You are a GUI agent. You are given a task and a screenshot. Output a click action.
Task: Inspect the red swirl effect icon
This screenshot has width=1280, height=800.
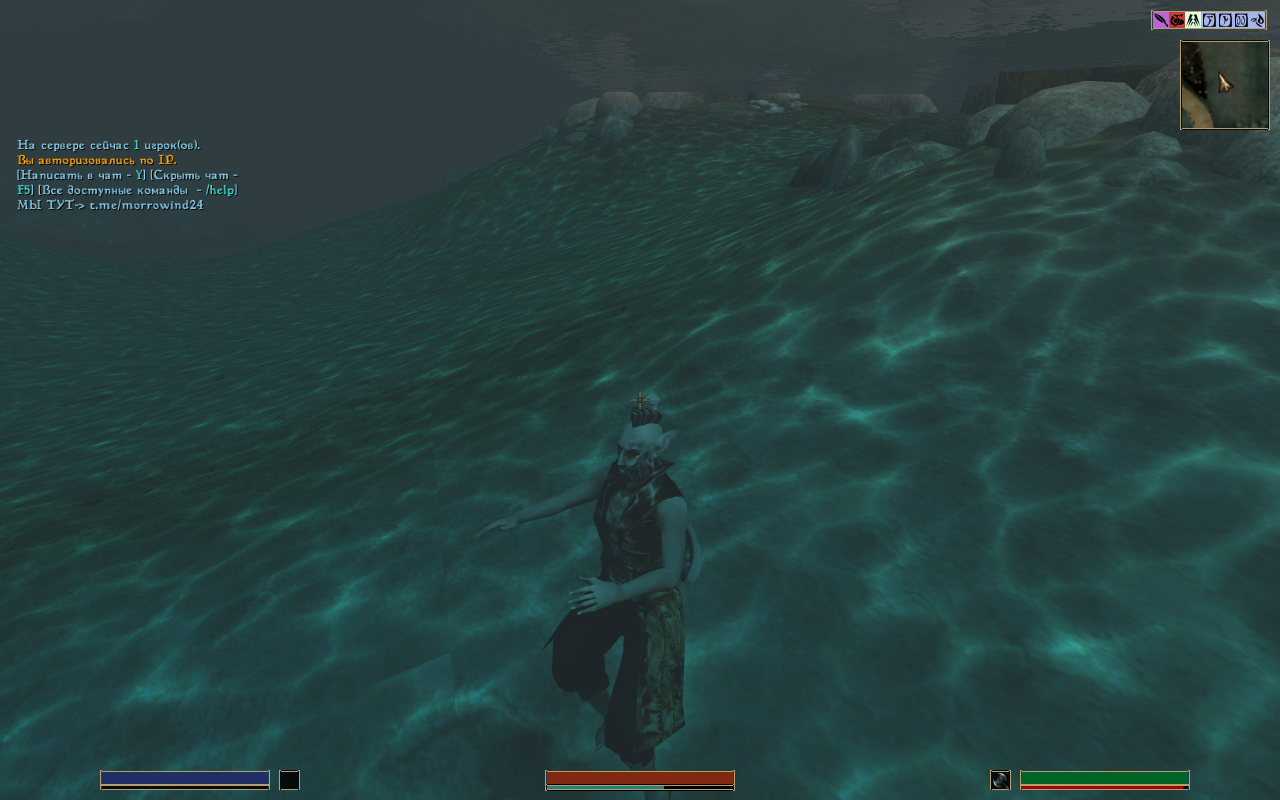[x=1177, y=20]
